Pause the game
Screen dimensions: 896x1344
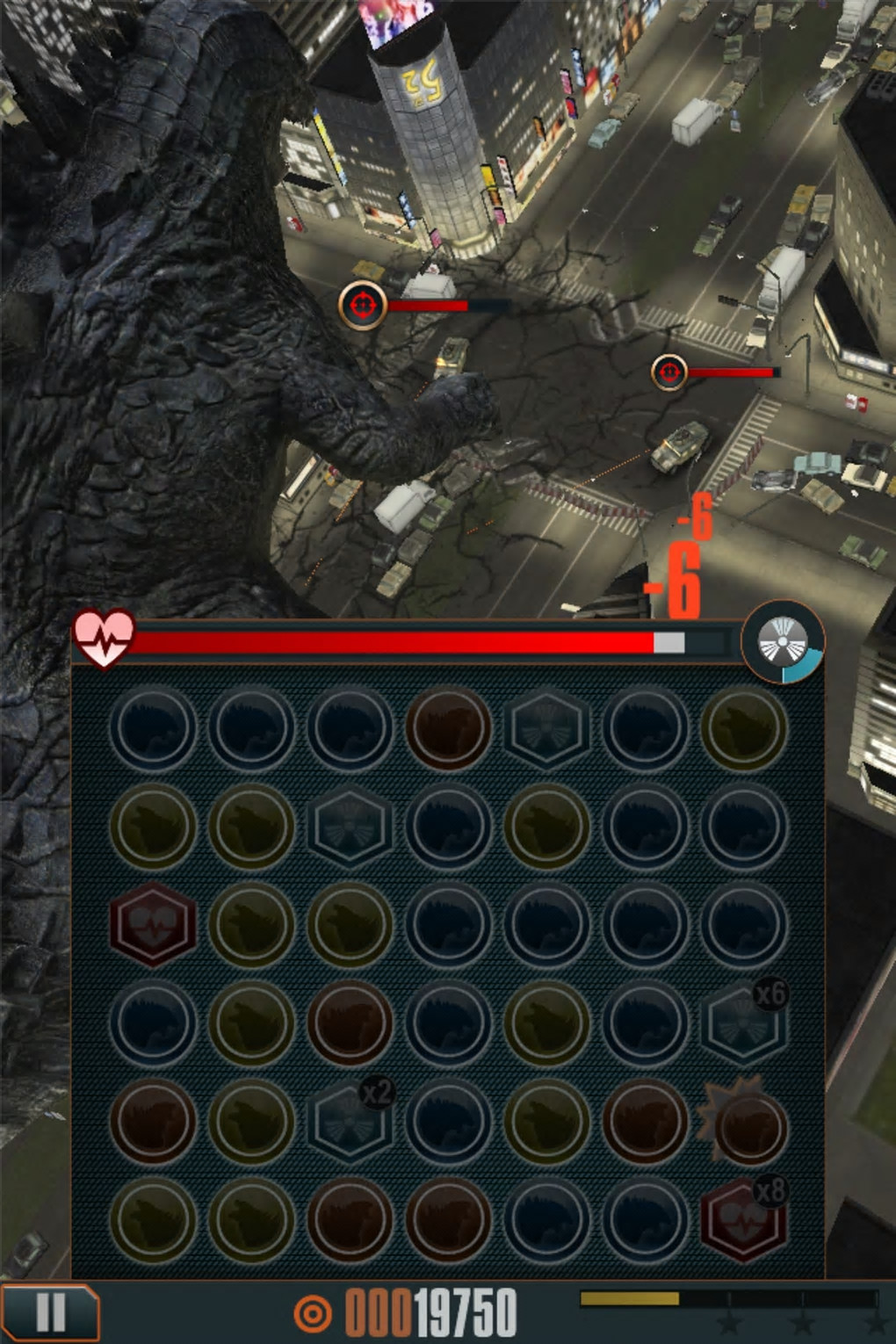[x=49, y=1313]
